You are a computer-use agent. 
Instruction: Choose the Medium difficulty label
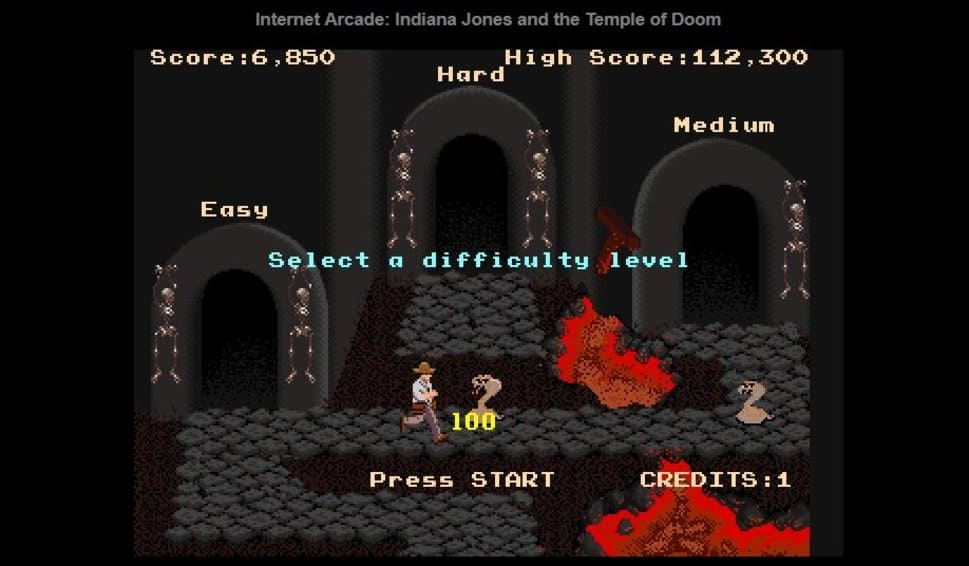(x=723, y=125)
